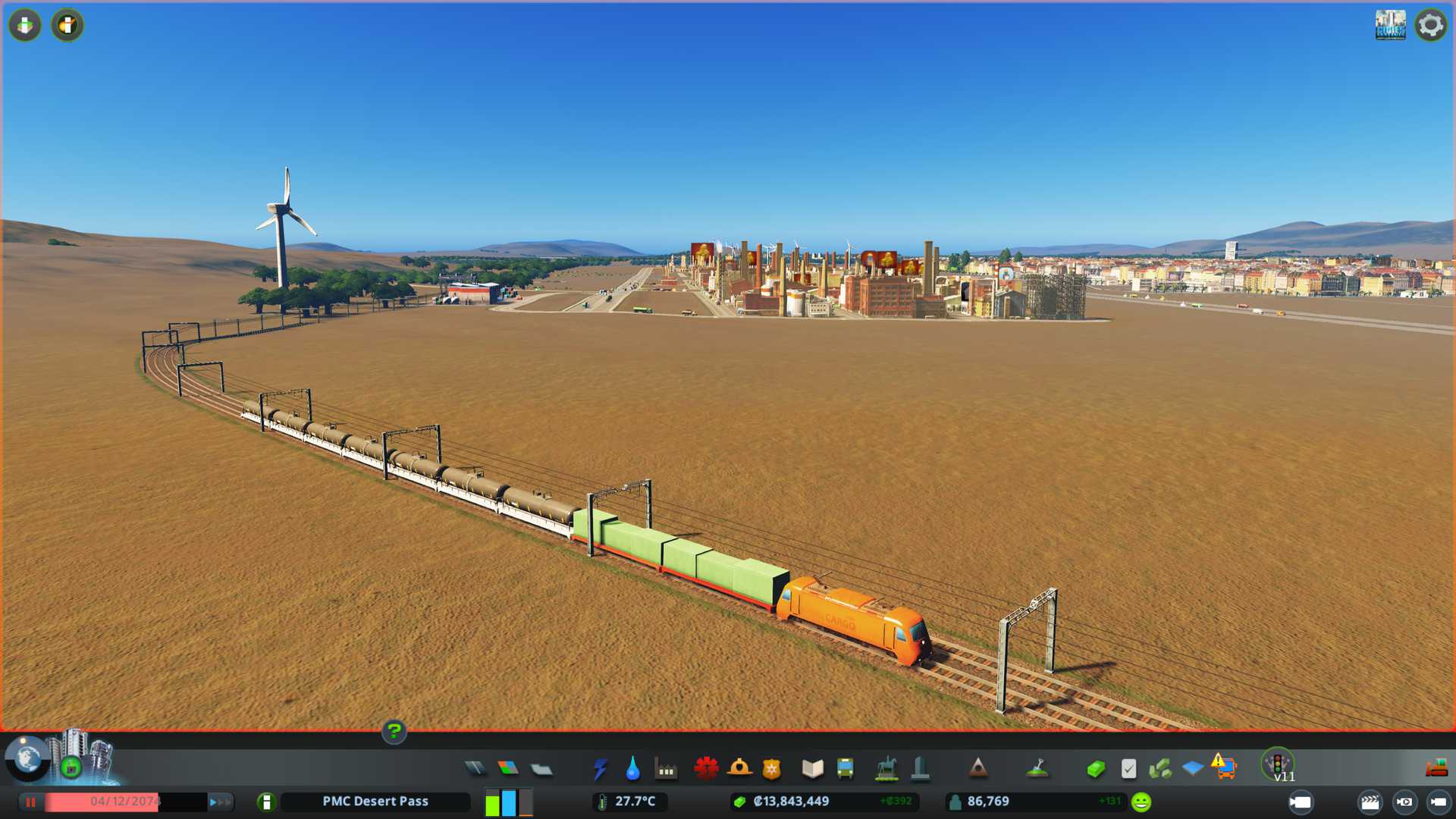Open the Fire Department menu
The height and width of the screenshot is (819, 1456).
point(739,769)
